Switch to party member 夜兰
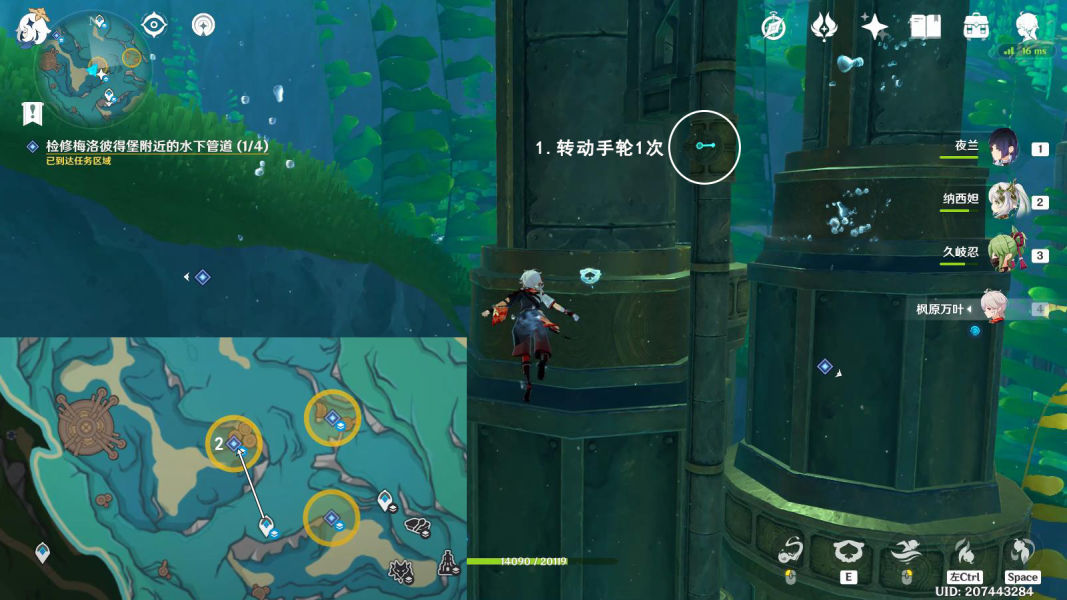 click(1003, 148)
